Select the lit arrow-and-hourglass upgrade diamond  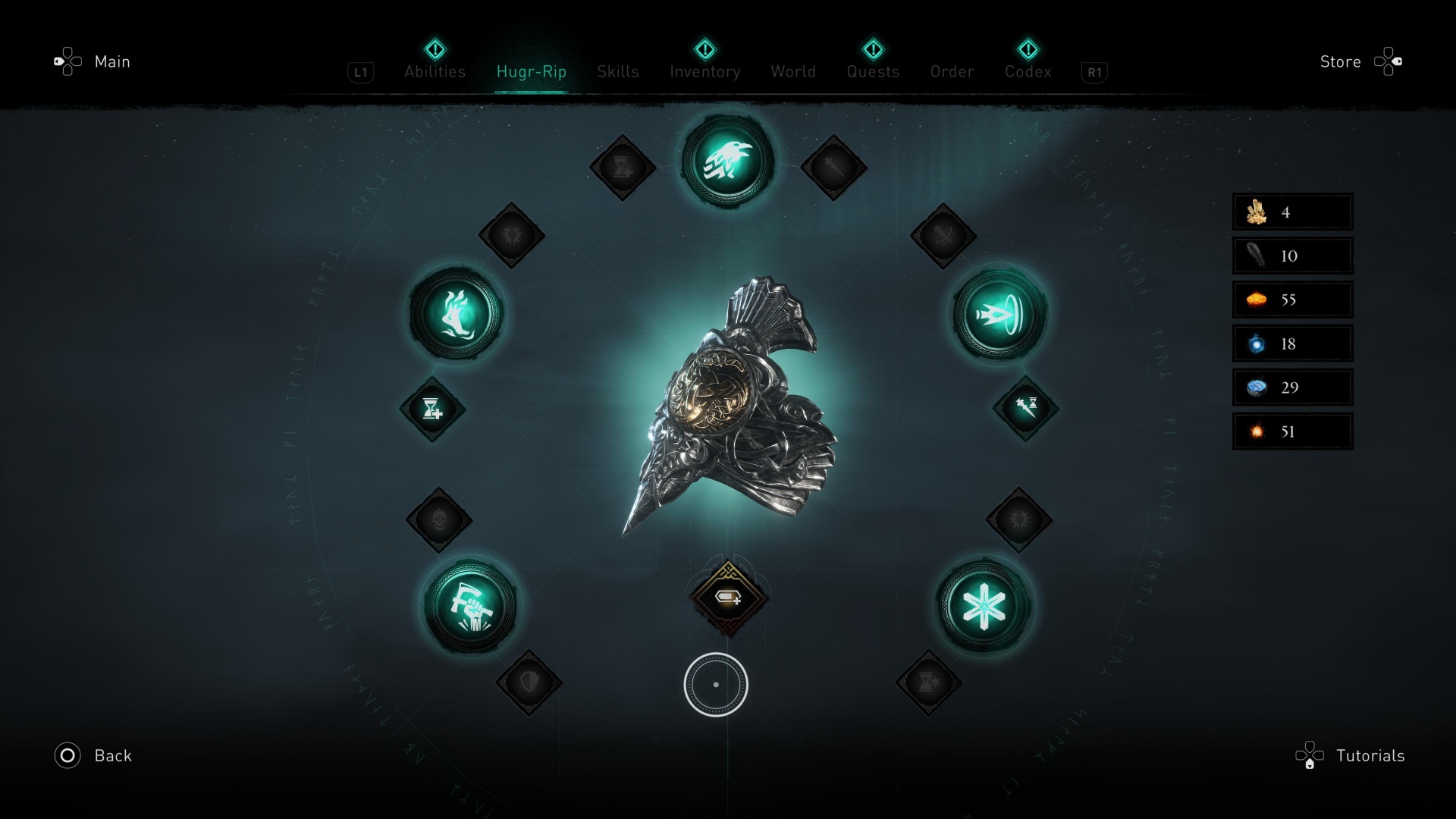1026,407
